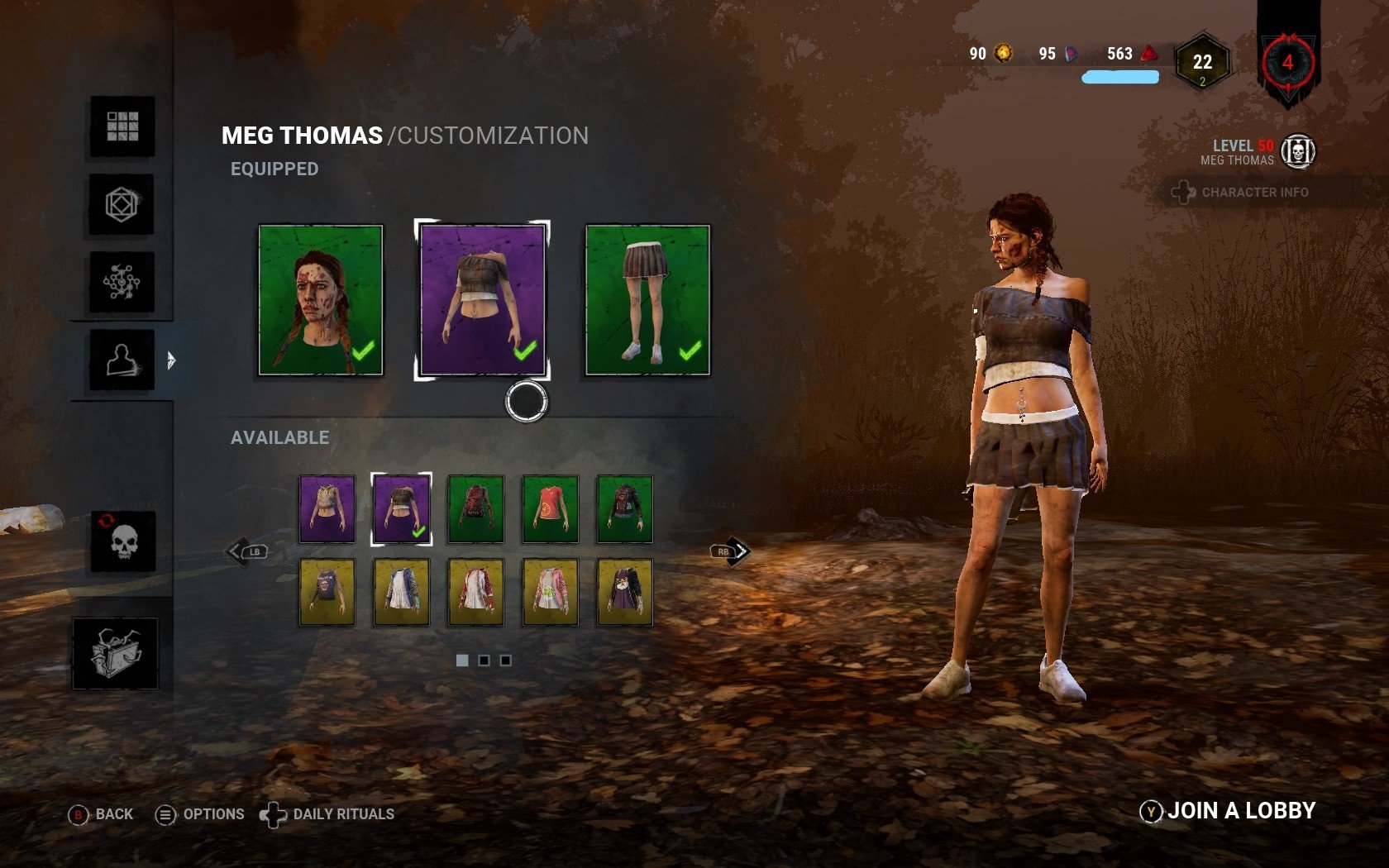Select the equipped head cosmetic slot
The height and width of the screenshot is (868, 1389).
click(x=321, y=300)
